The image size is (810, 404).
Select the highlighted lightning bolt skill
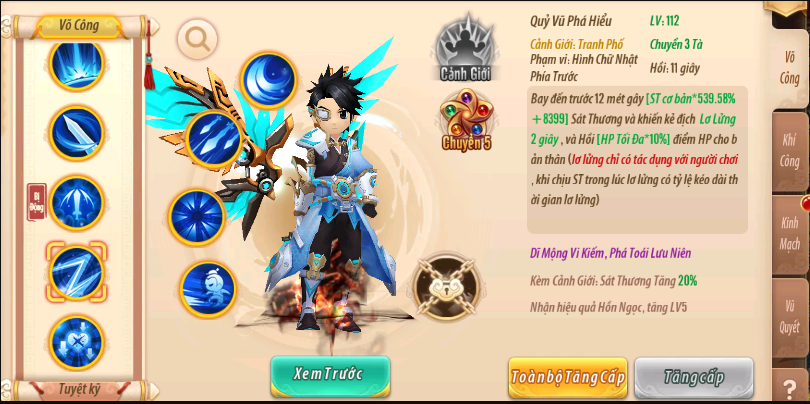coord(76,270)
